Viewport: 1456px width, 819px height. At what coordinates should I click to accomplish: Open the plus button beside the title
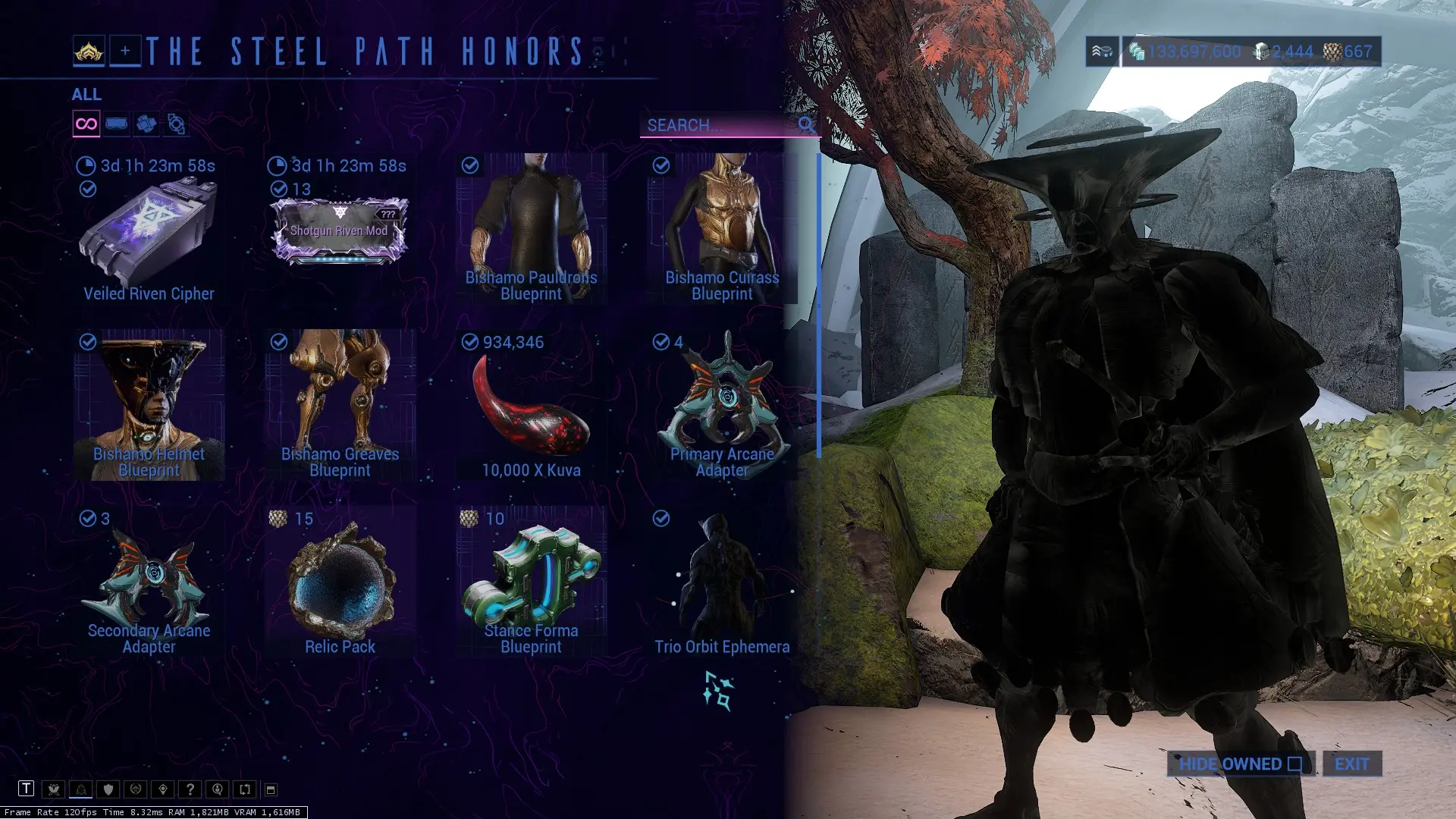[x=125, y=51]
